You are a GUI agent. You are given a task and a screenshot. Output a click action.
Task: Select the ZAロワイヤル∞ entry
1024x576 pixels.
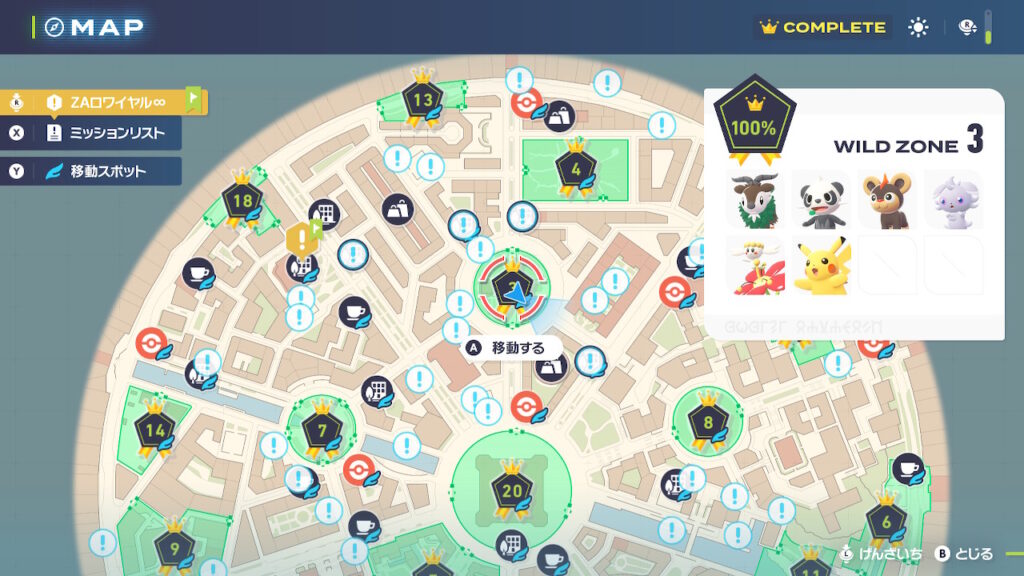click(x=105, y=102)
